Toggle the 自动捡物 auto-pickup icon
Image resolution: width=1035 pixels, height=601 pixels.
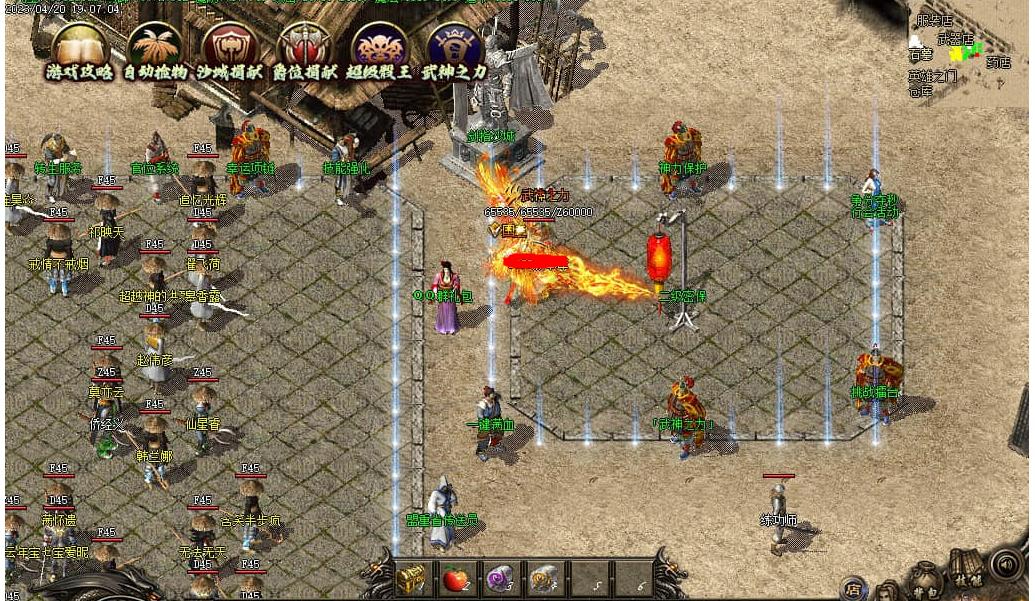154,45
